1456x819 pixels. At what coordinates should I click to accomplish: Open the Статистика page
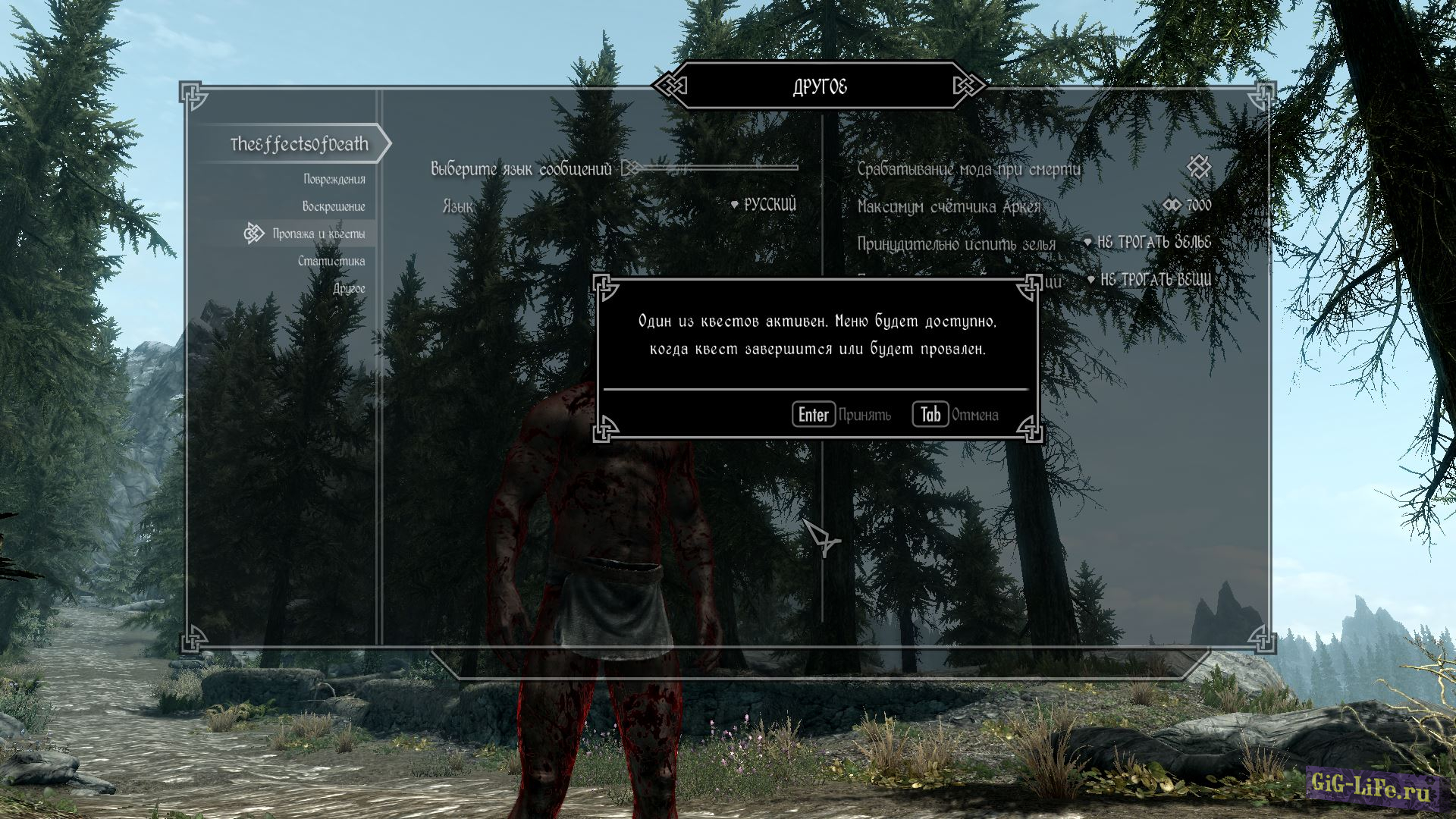click(x=331, y=261)
